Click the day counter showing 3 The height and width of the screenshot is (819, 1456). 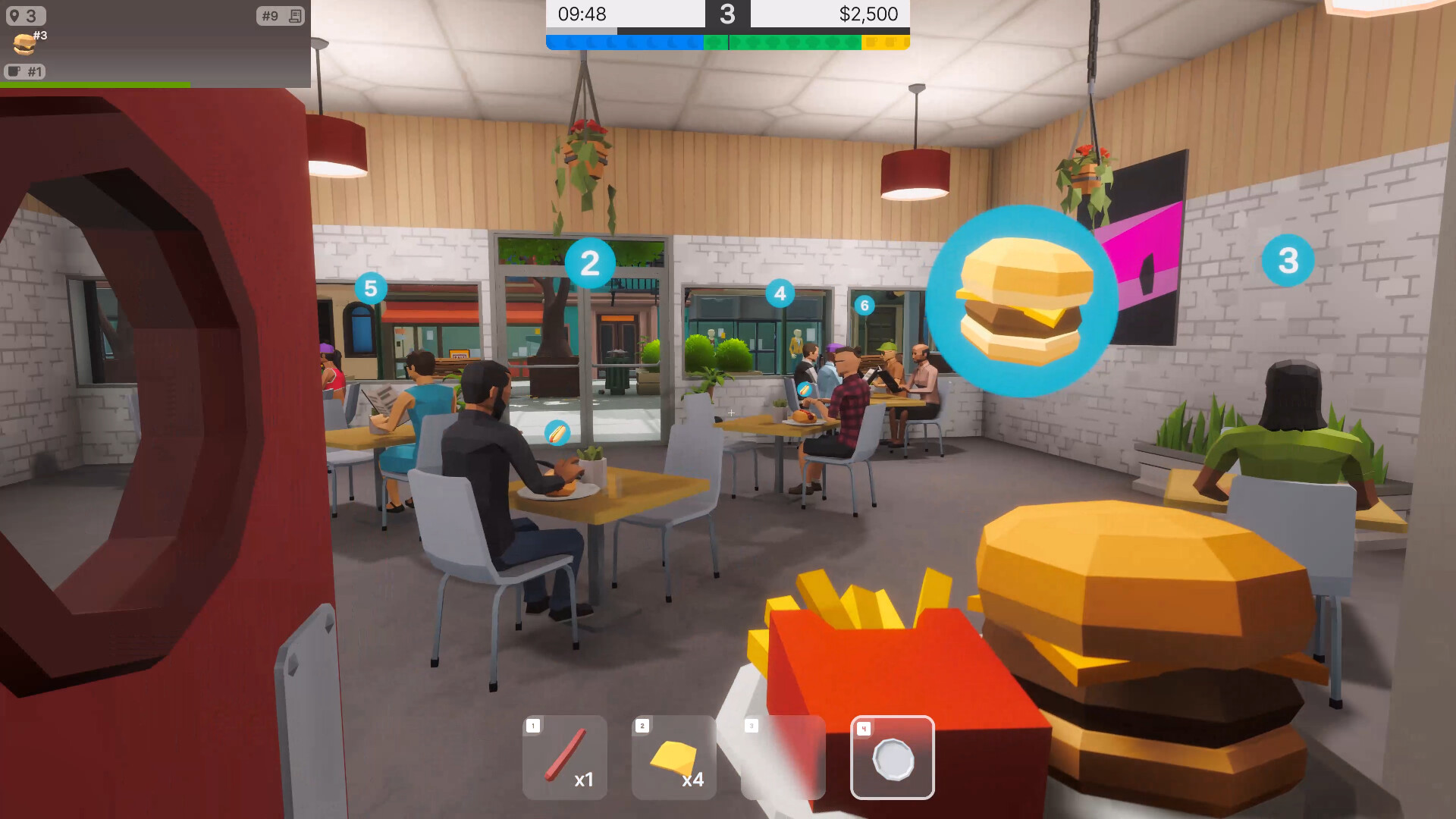[729, 14]
